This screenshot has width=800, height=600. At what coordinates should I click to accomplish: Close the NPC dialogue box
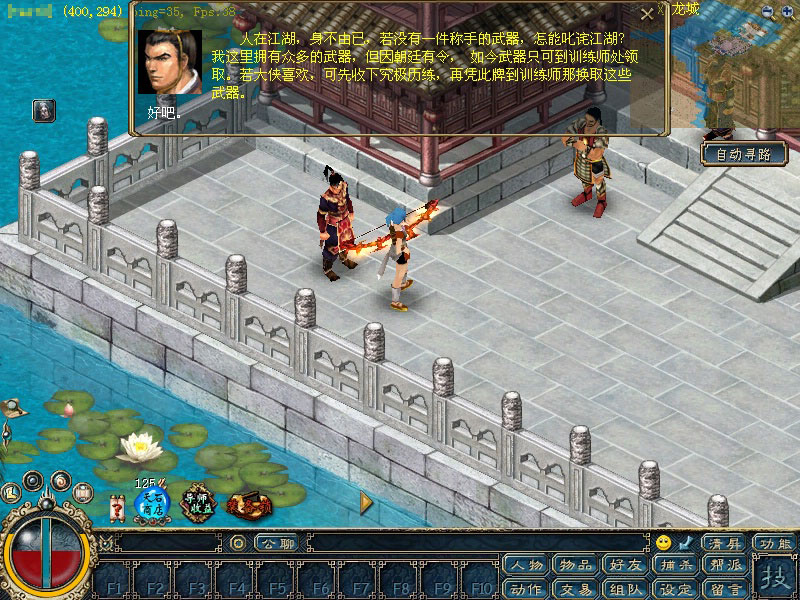[x=647, y=15]
